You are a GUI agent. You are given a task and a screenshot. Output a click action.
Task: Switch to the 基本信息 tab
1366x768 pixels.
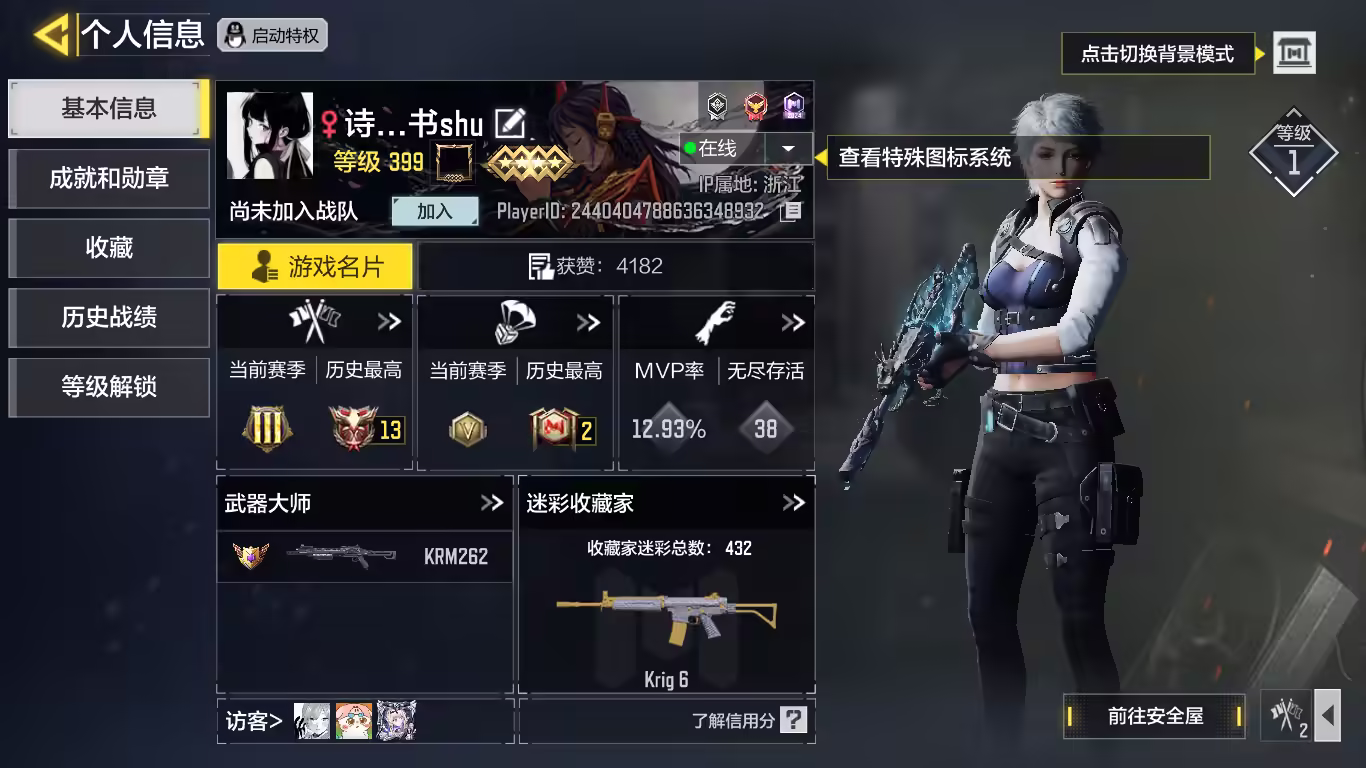point(108,108)
